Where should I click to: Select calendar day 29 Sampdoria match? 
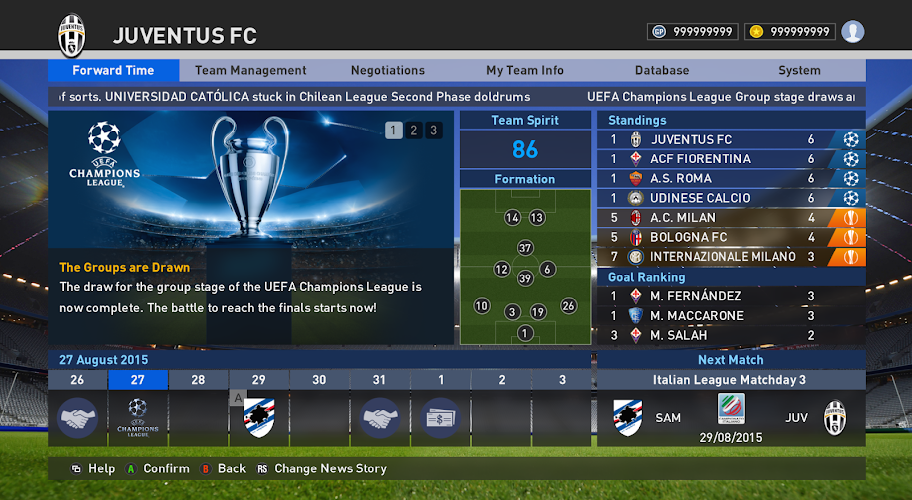259,417
